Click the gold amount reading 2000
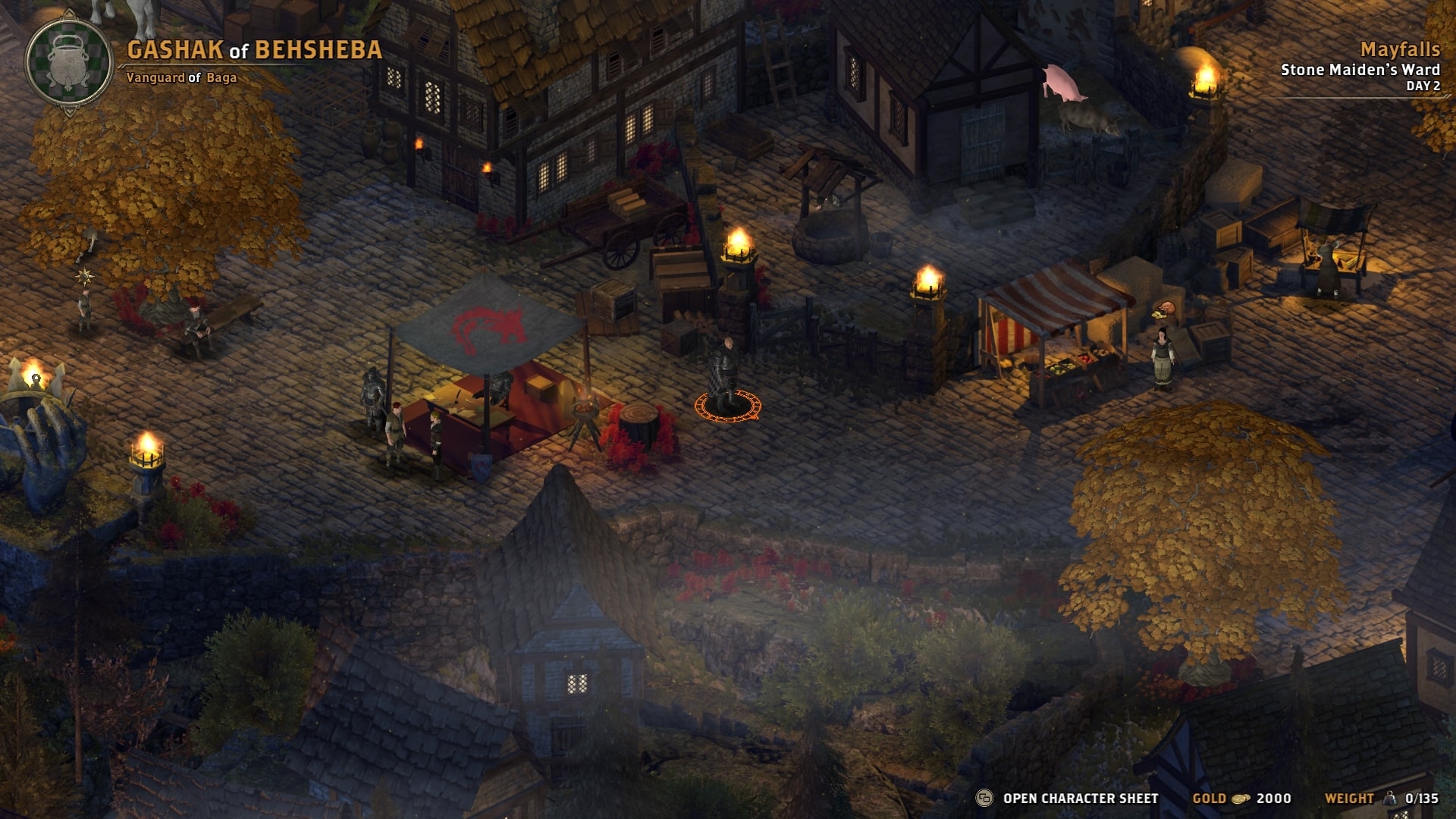 [x=1276, y=798]
